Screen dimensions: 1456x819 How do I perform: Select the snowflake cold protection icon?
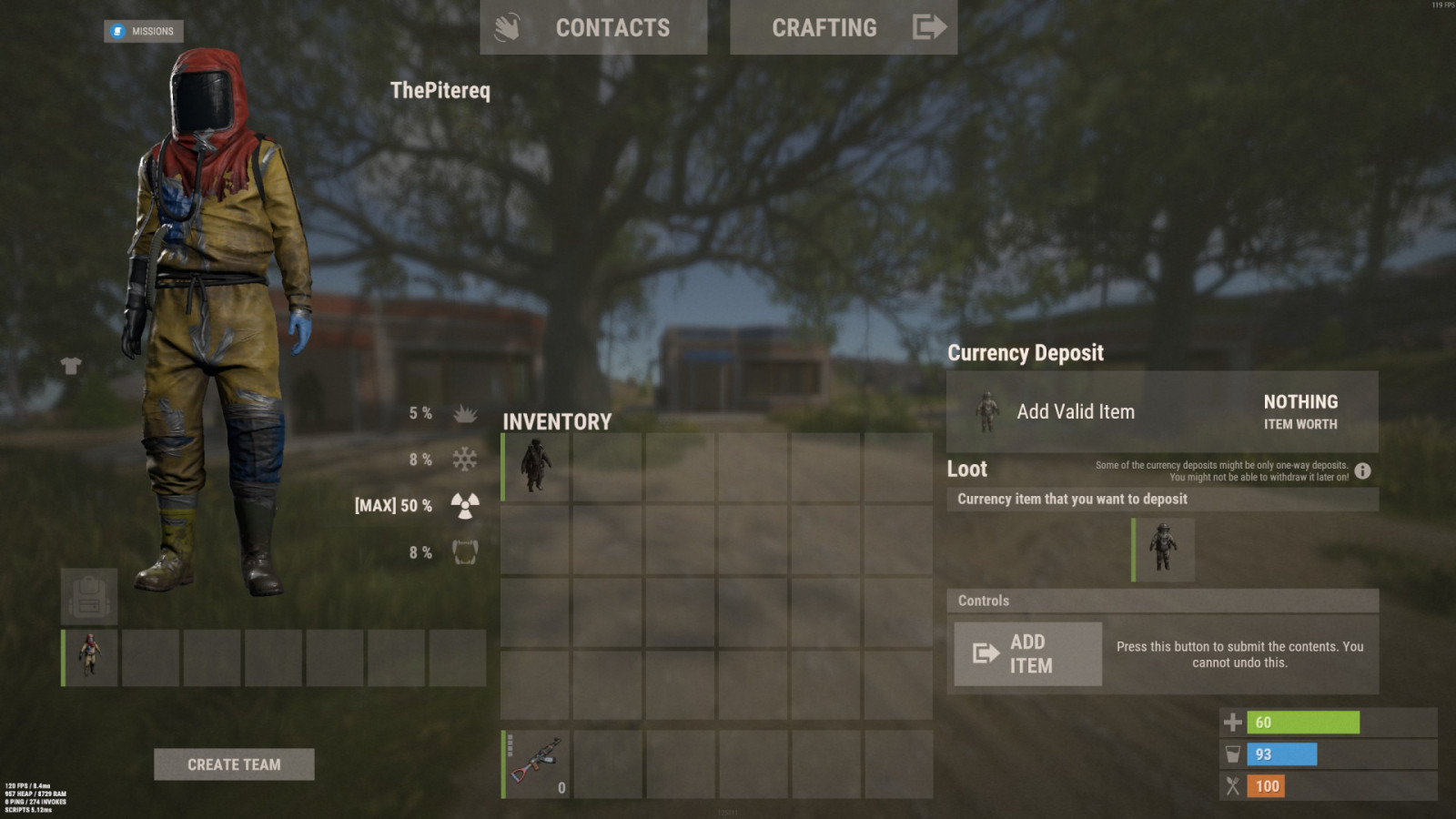(x=463, y=460)
